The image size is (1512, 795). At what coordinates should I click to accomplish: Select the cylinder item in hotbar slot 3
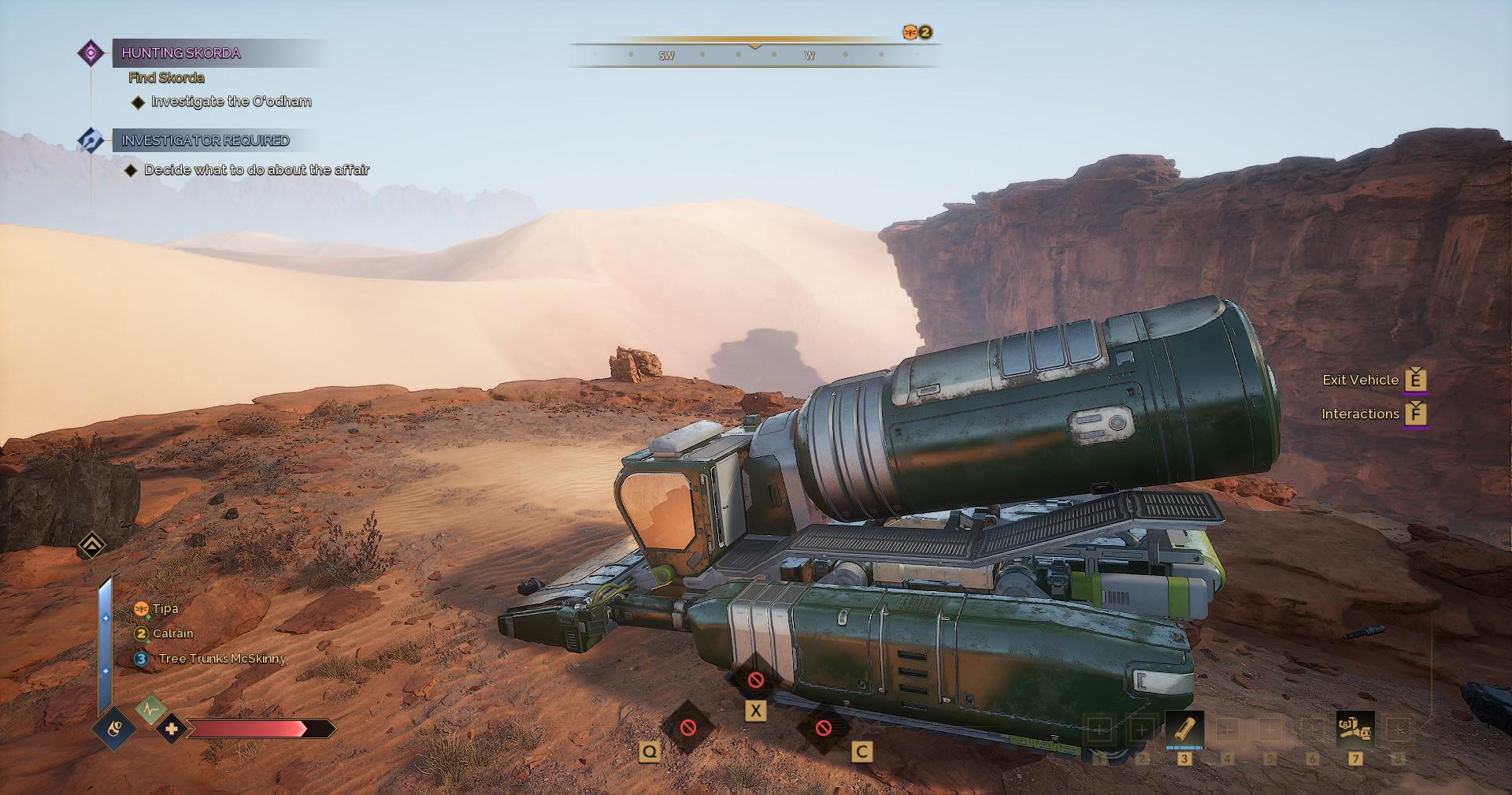pos(1184,729)
